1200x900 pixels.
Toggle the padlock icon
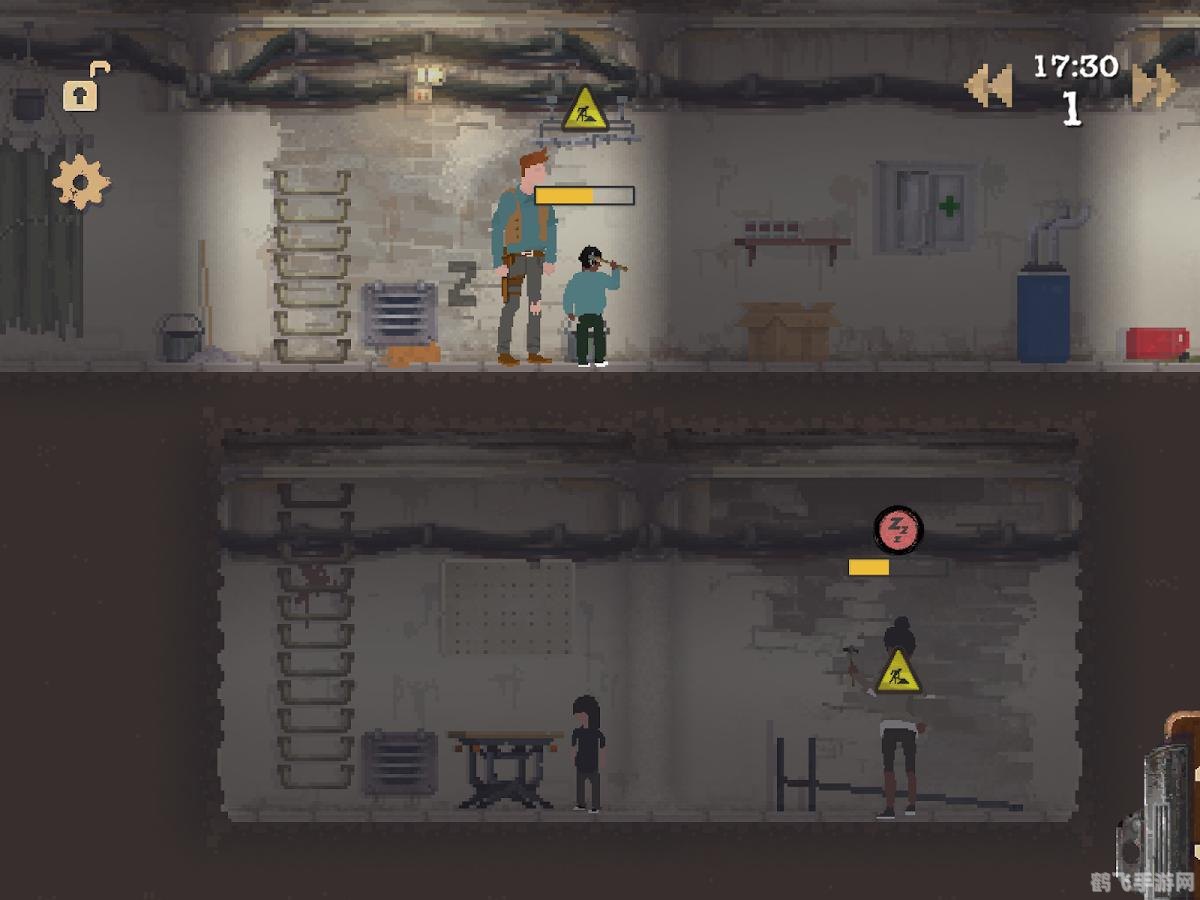coord(83,90)
